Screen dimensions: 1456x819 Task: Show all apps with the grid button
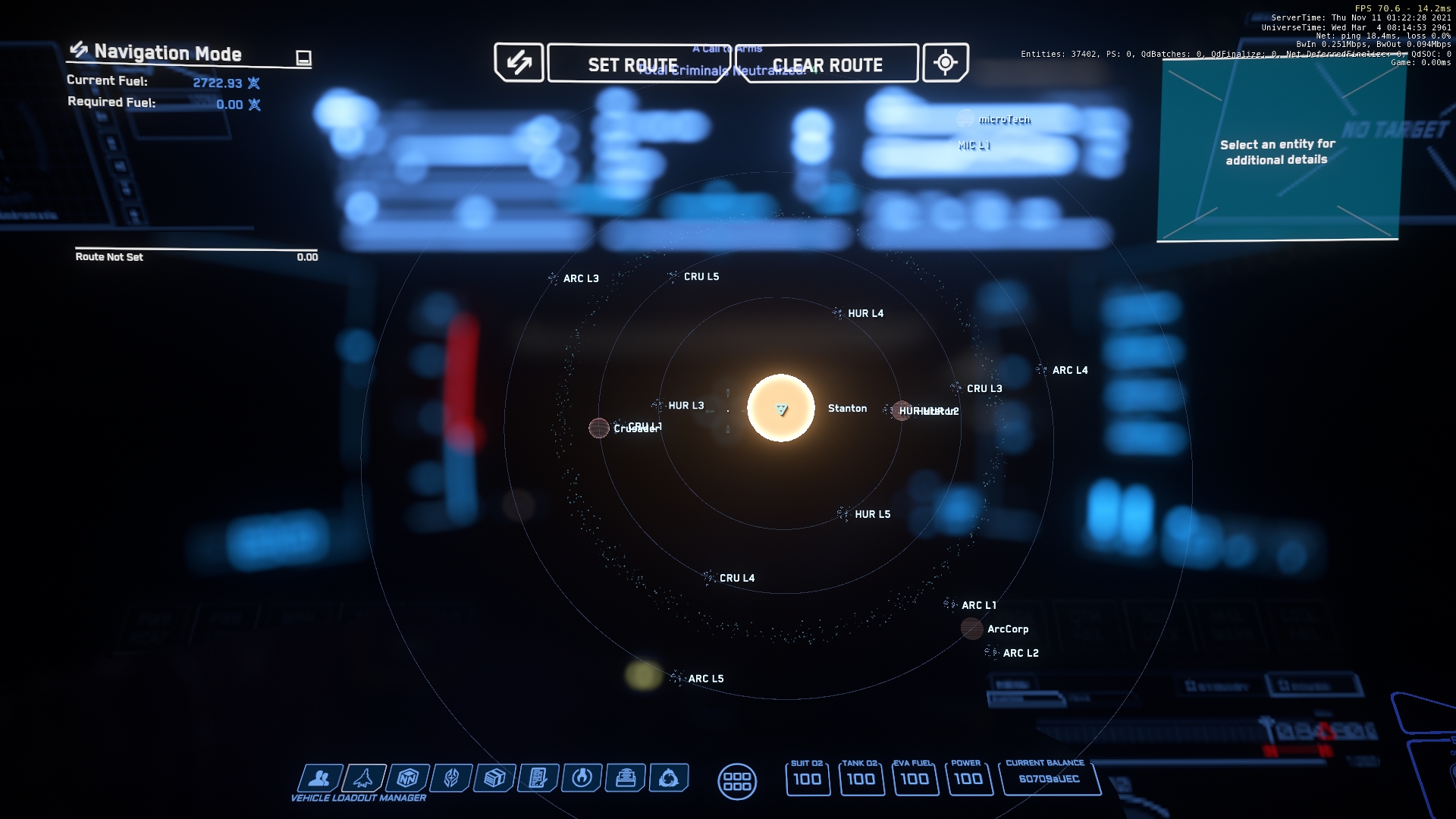click(x=736, y=781)
